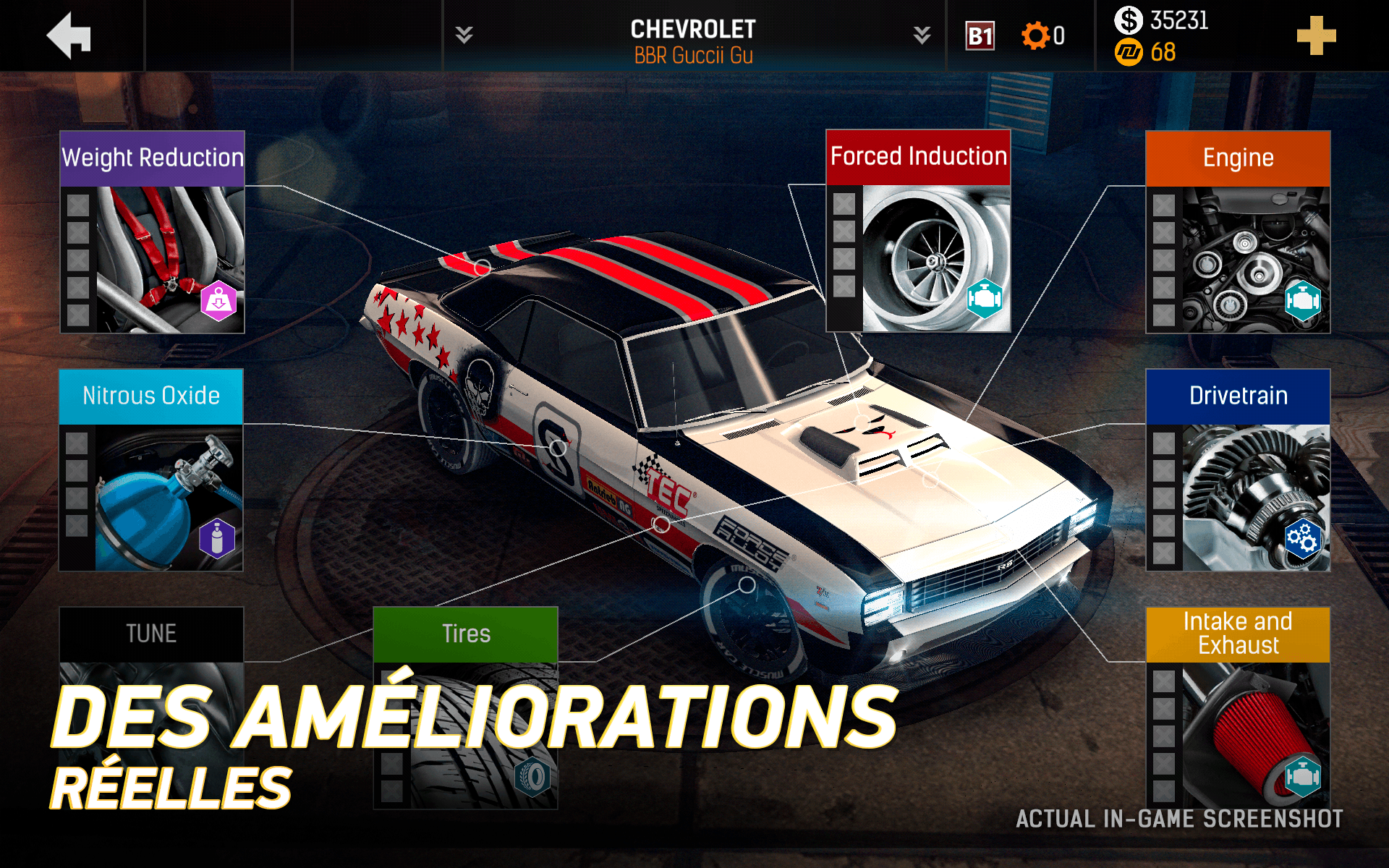Tap the gears icon on the Drivetrain tile
The width and height of the screenshot is (1389, 868).
(1302, 539)
